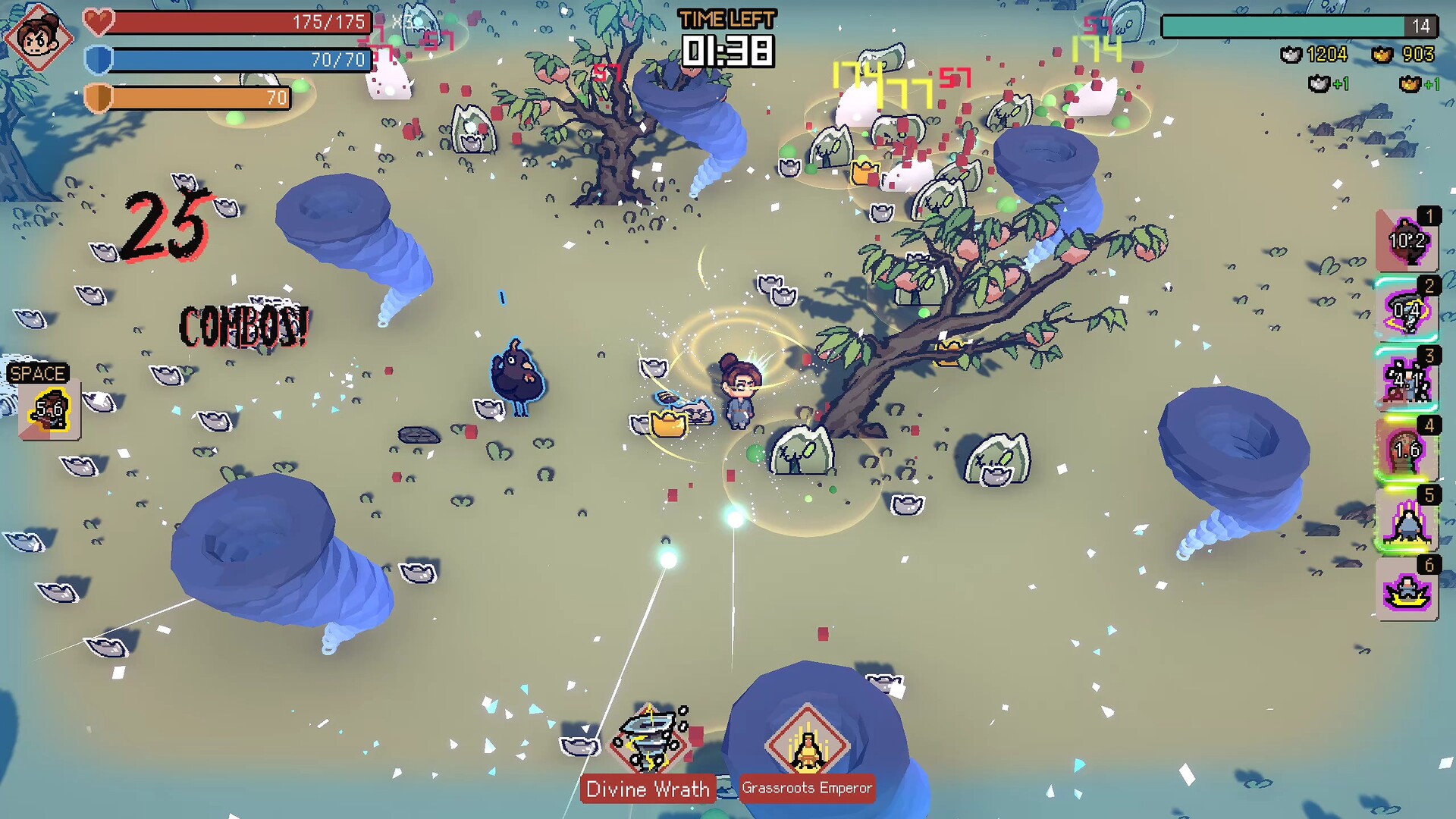Activate the tornado skill in slot 2
Image resolution: width=1456 pixels, height=819 pixels.
pos(1407,311)
